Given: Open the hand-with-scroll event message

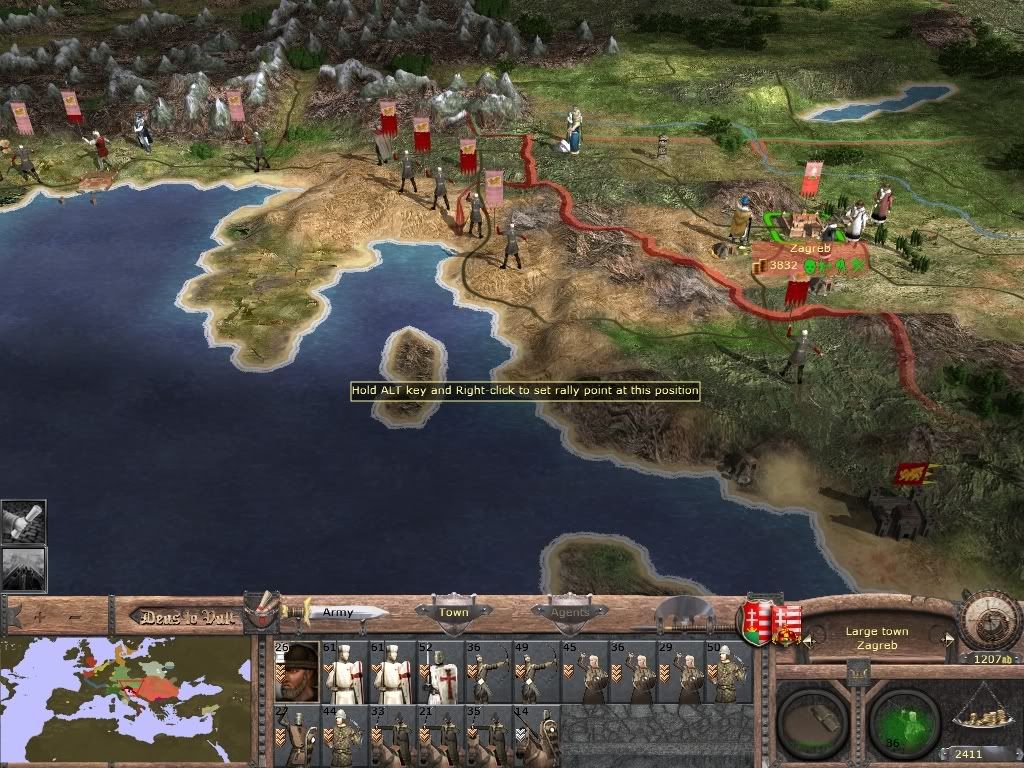Looking at the screenshot, I should pyautogui.click(x=23, y=522).
